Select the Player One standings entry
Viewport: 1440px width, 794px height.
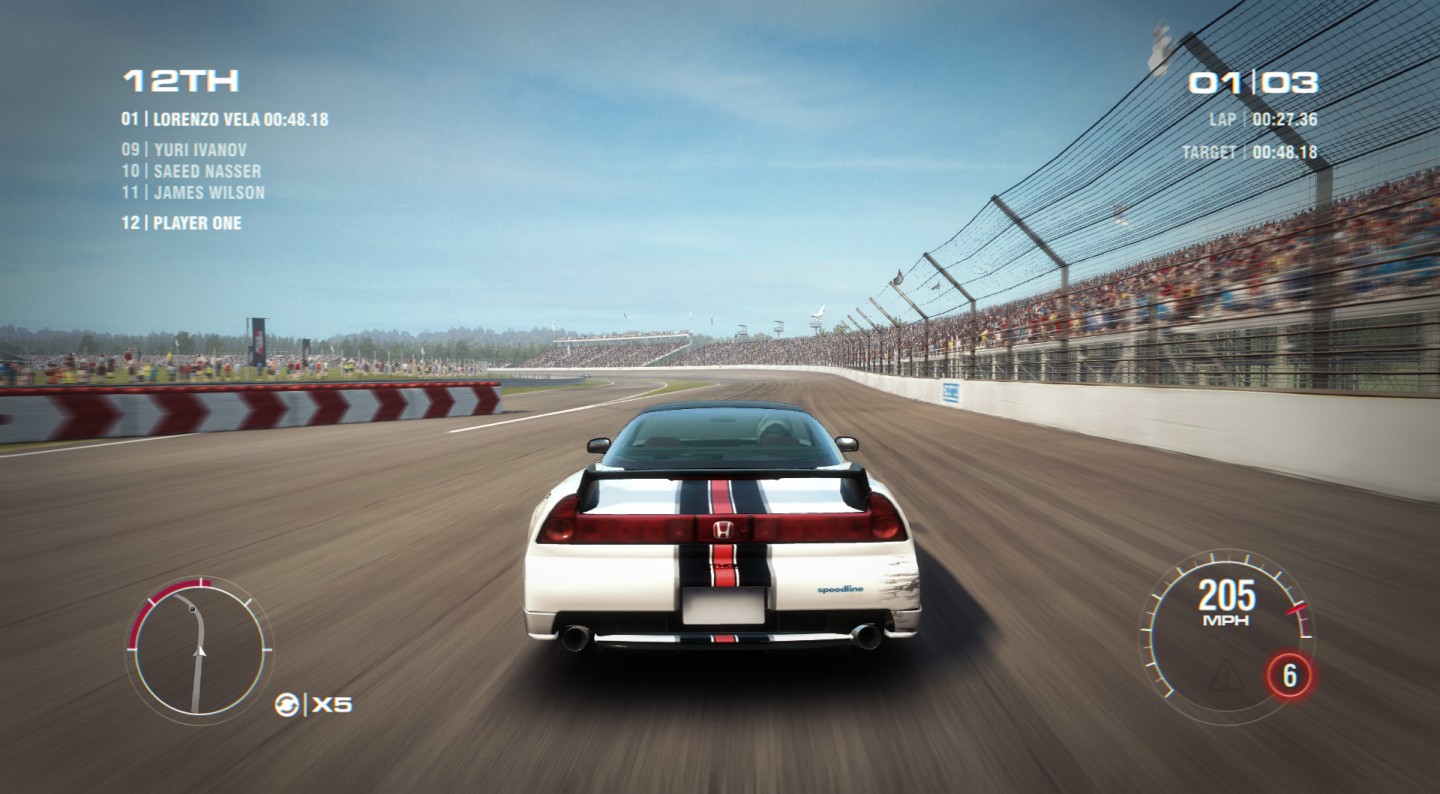point(181,223)
